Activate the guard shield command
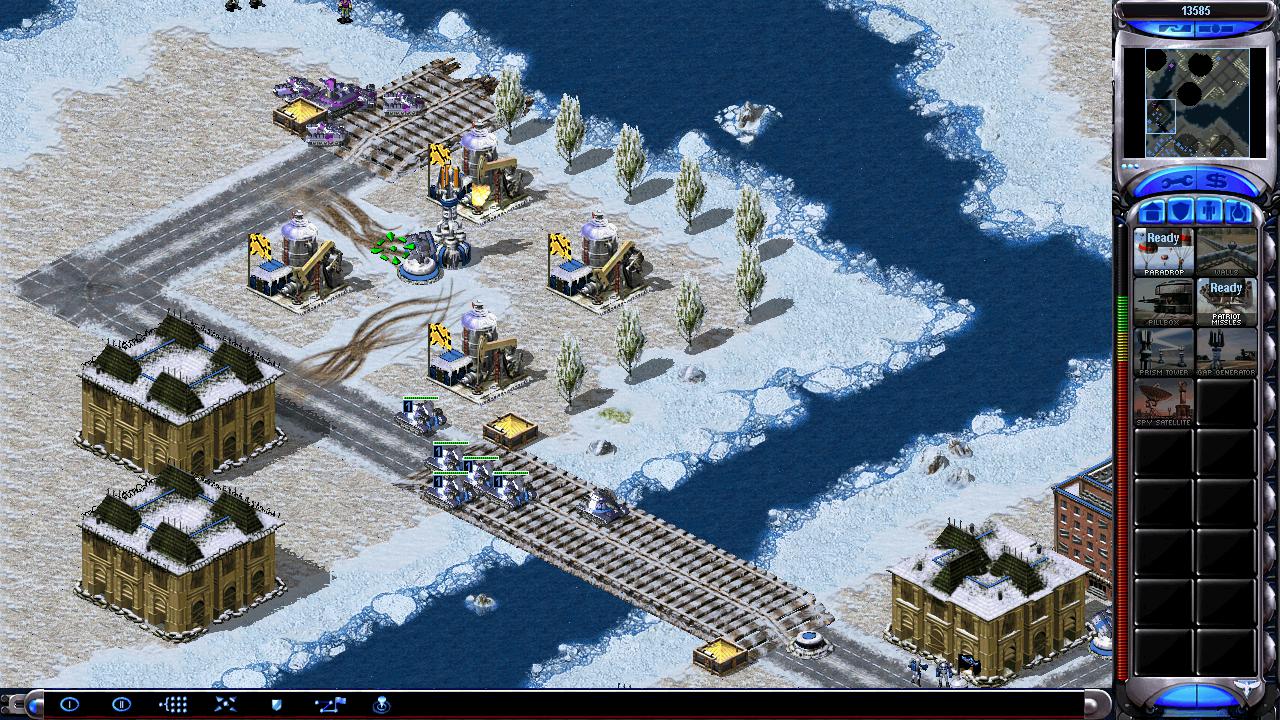 [277, 704]
